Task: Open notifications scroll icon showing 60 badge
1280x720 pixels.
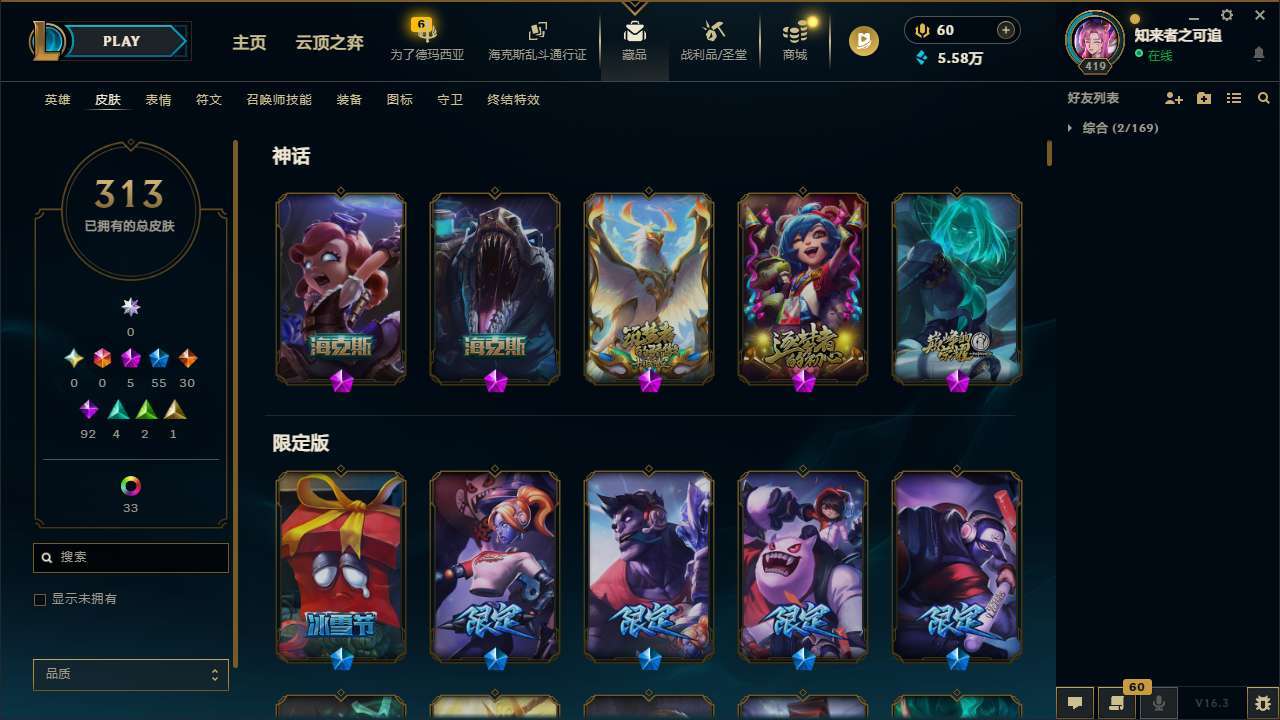Action: (x=1117, y=703)
